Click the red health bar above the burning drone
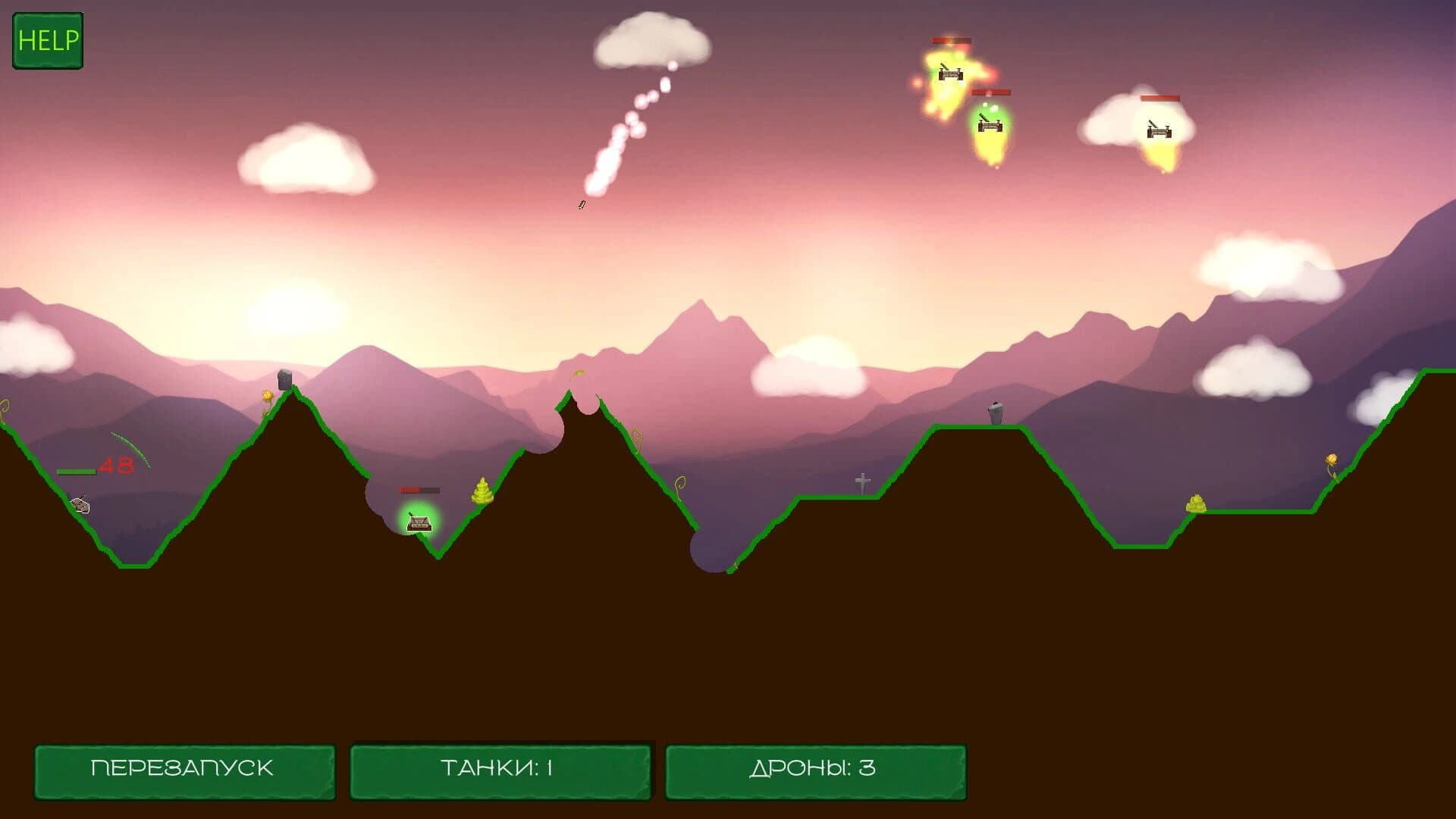The width and height of the screenshot is (1456, 819). click(x=952, y=40)
